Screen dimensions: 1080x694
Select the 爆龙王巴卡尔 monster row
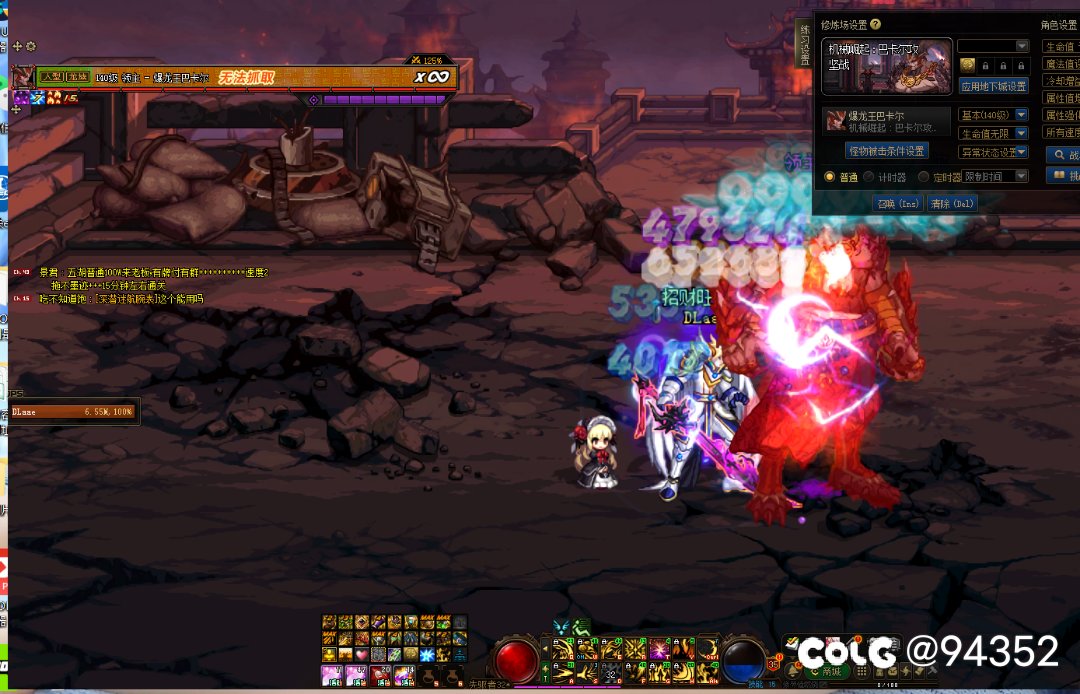click(884, 120)
